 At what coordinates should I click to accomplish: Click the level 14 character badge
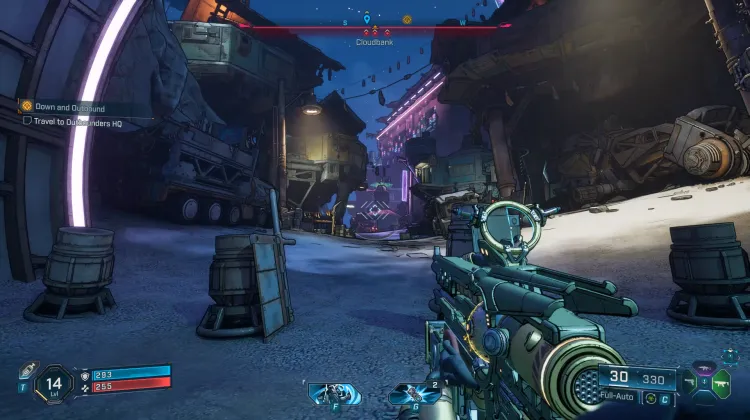[52, 384]
